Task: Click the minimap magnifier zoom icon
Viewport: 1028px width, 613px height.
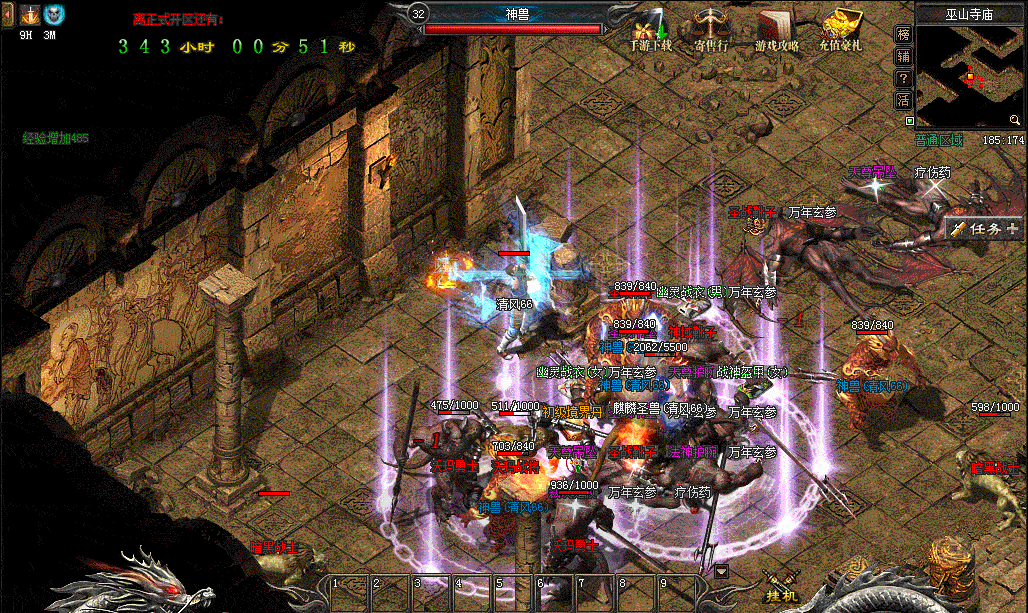Action: [1015, 120]
